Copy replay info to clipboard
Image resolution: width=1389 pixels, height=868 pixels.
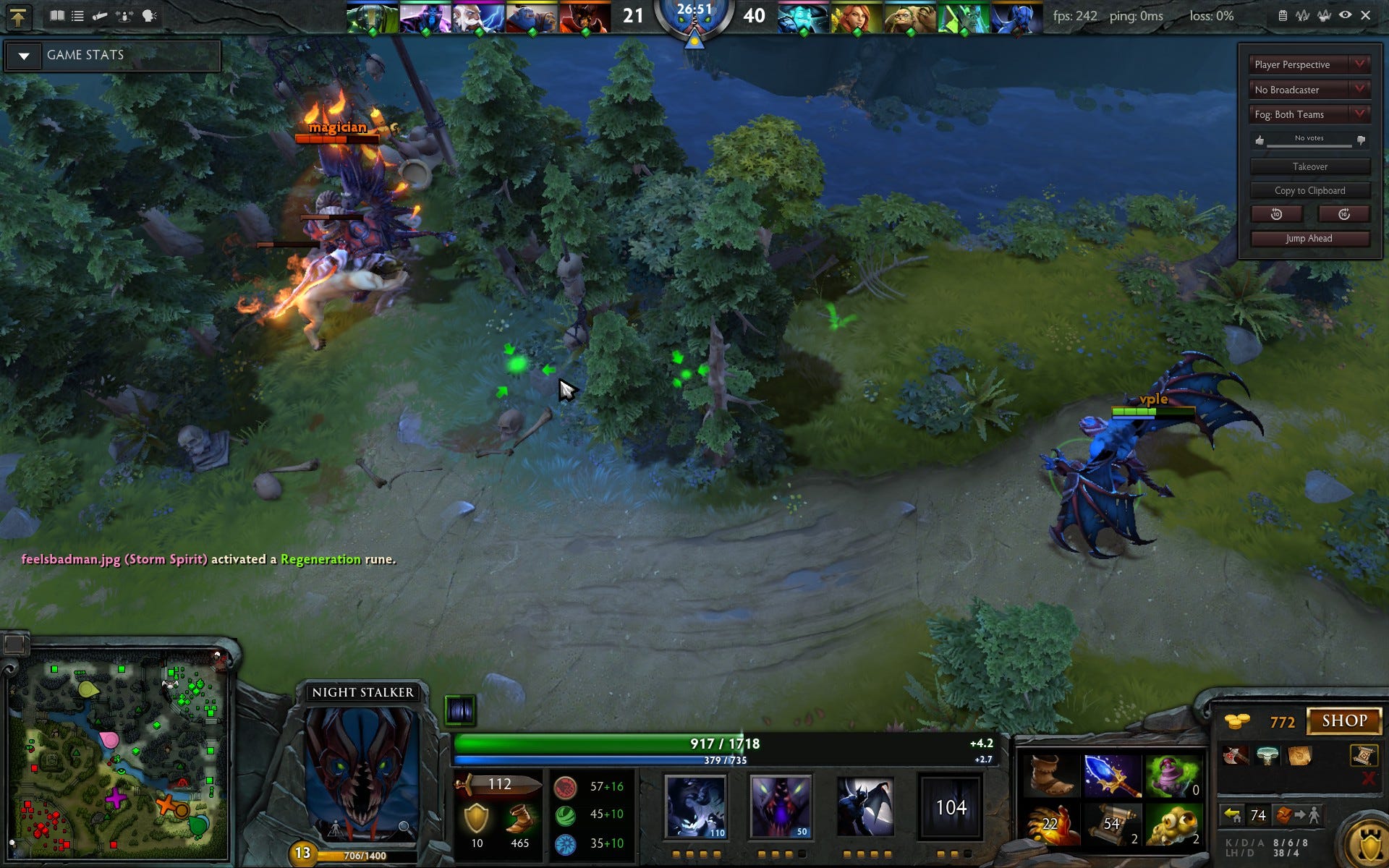[x=1309, y=190]
